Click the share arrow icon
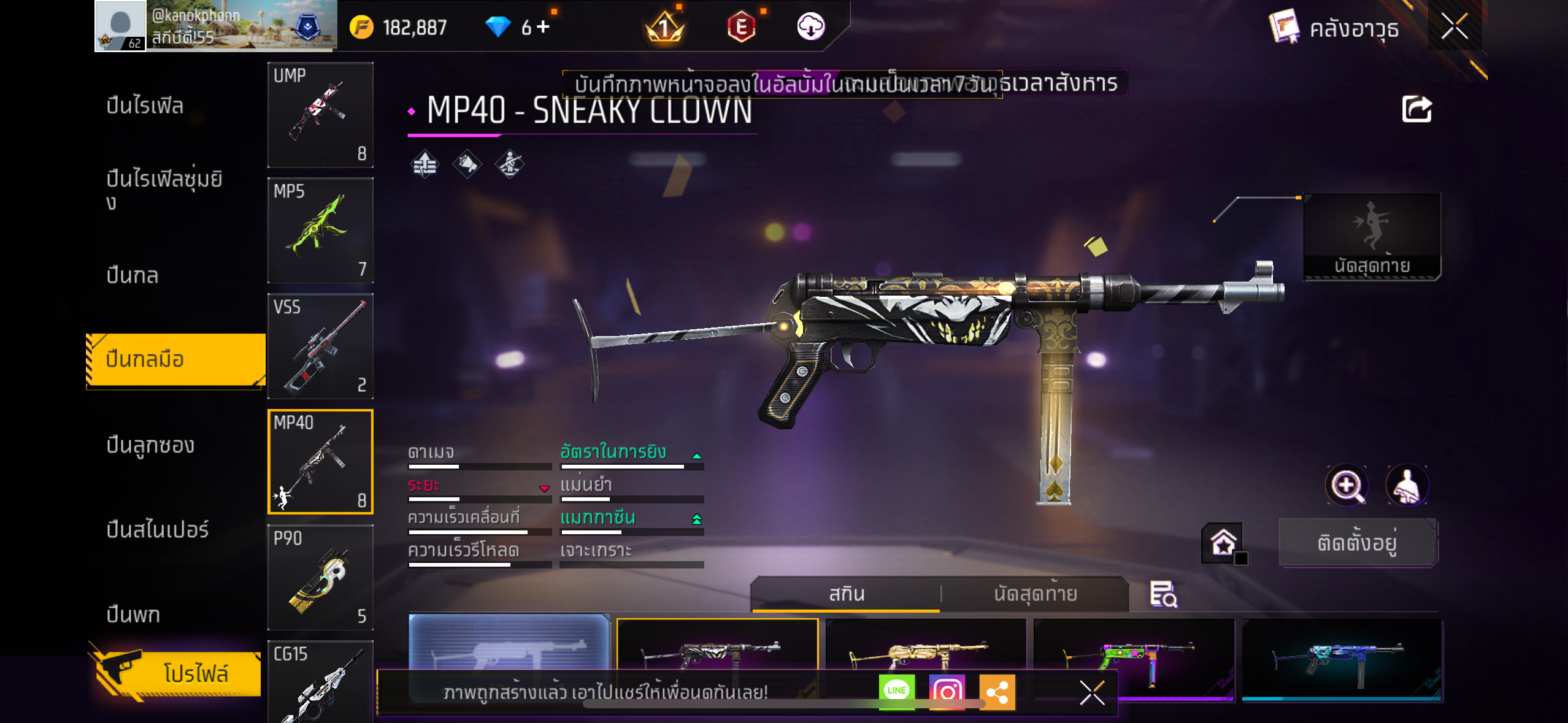The image size is (1568, 723). [1416, 110]
